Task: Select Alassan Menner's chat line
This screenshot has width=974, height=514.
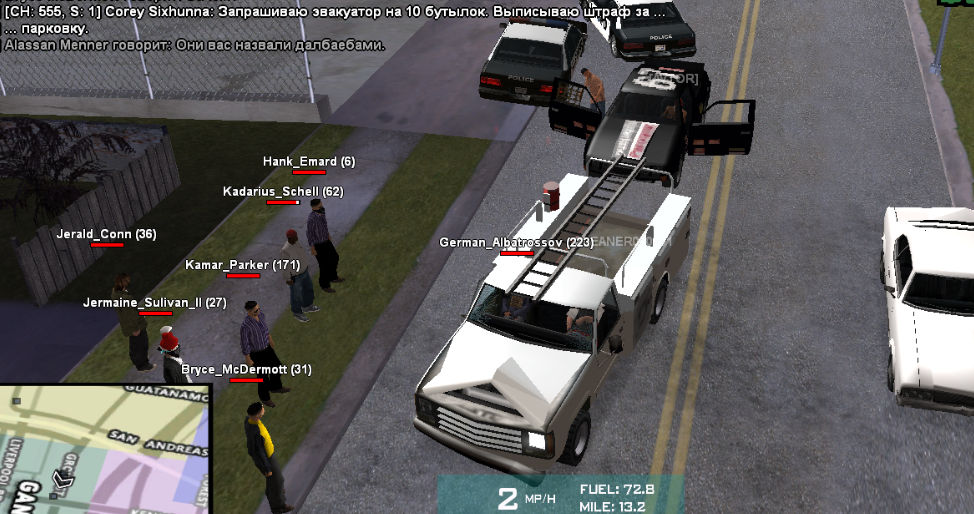Action: click(x=195, y=45)
